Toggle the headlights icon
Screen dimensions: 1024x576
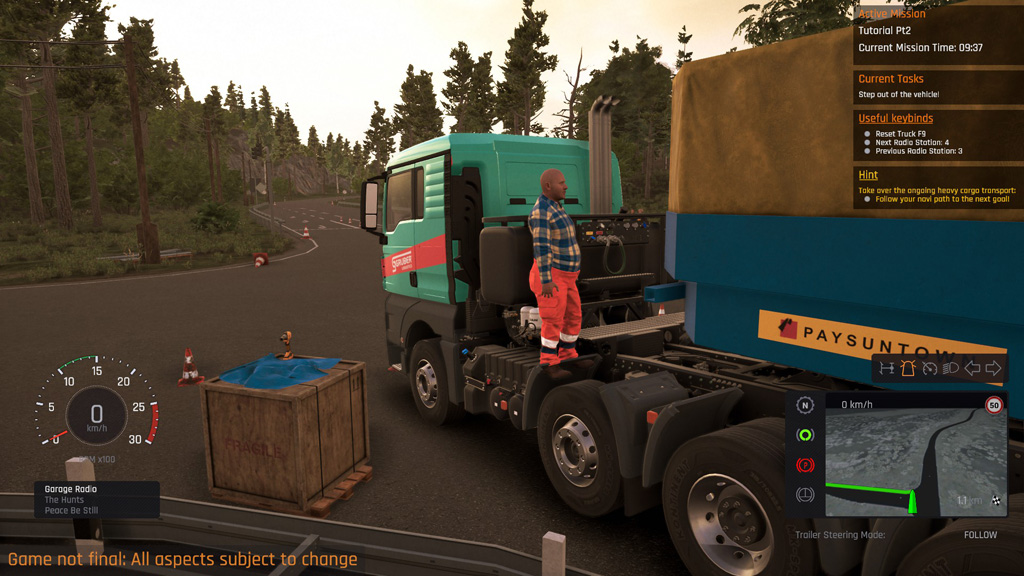pyautogui.click(x=951, y=368)
